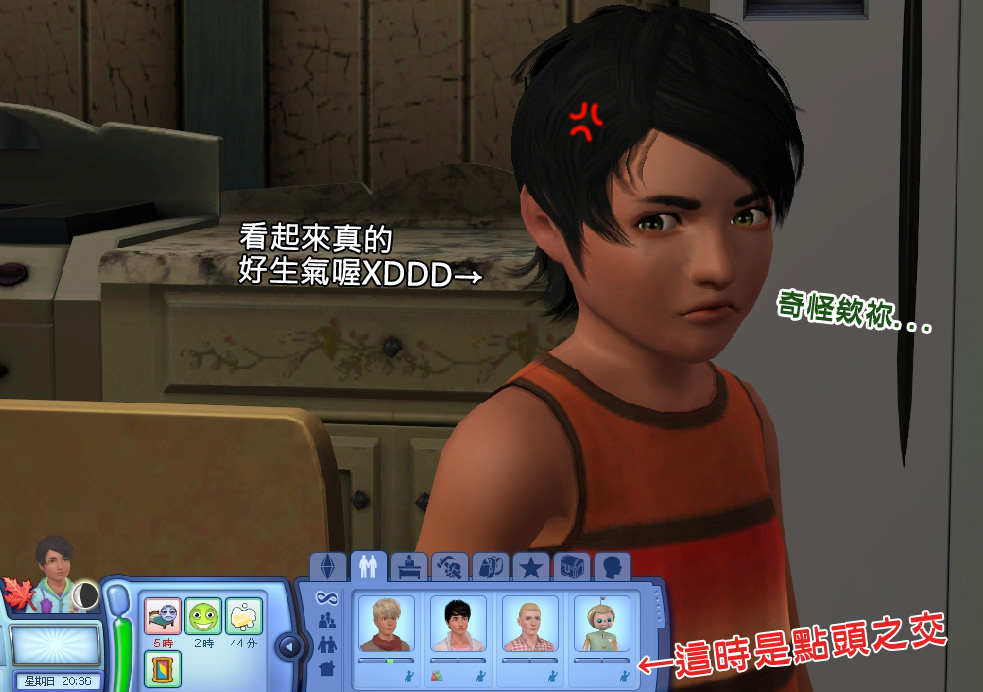
Task: Pick the blond sim in plaid shirt
Action: click(x=530, y=626)
